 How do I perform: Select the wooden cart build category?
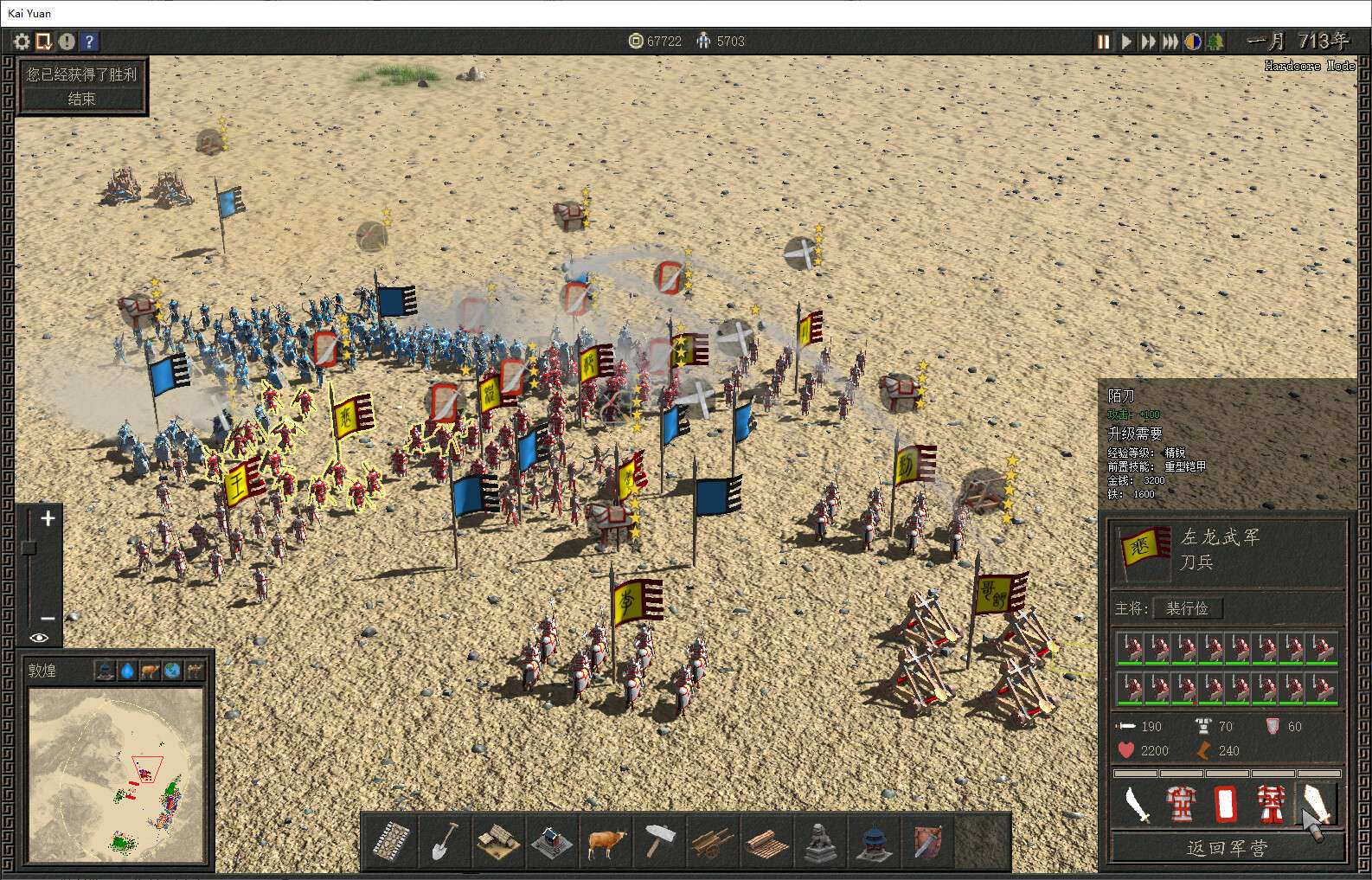712,840
